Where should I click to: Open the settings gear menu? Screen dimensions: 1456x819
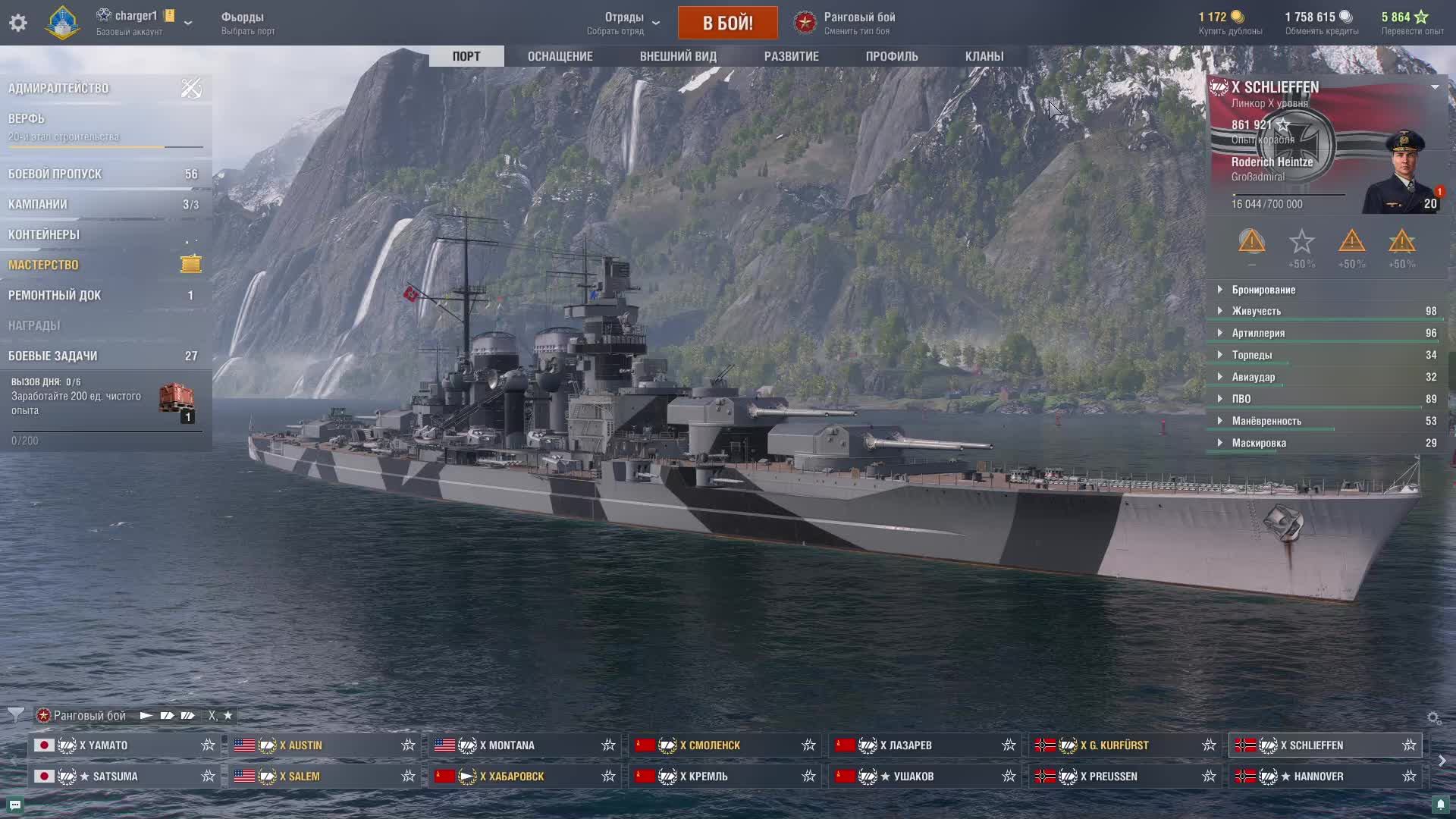[18, 23]
